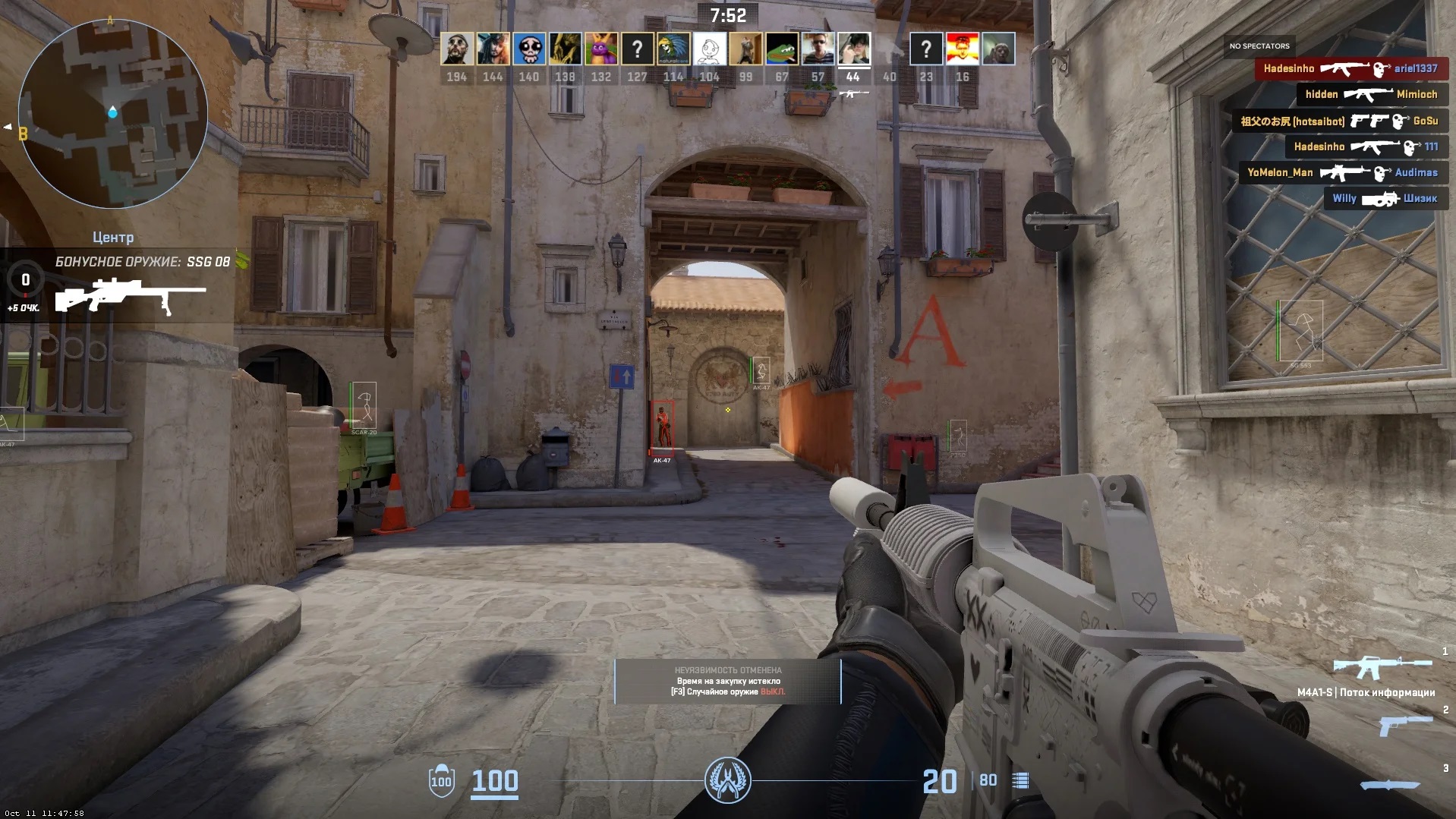Choose the pirate player avatar
Viewport: 1456px width, 819px height.
tap(493, 49)
